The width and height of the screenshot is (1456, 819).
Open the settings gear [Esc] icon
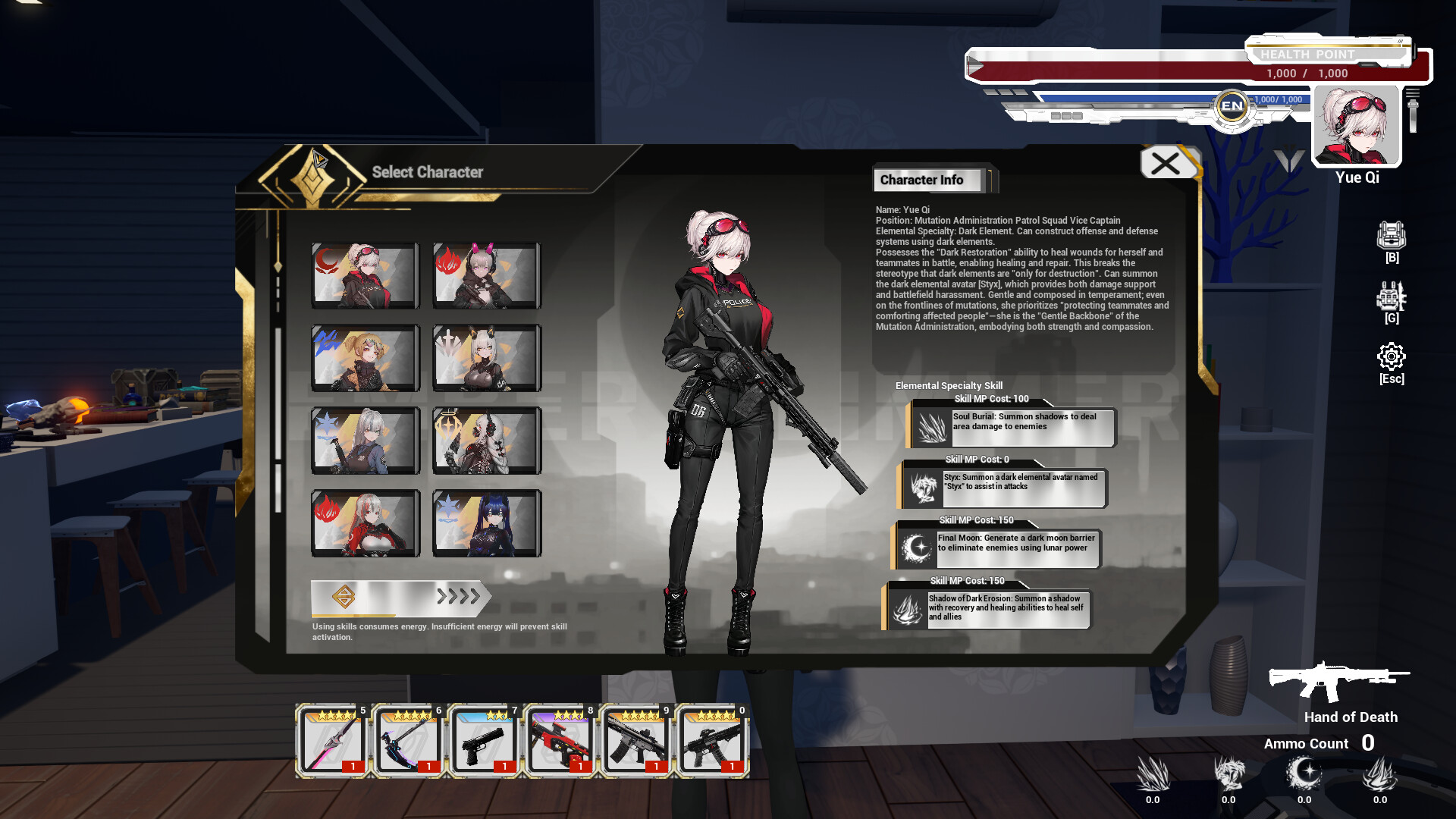click(1392, 355)
